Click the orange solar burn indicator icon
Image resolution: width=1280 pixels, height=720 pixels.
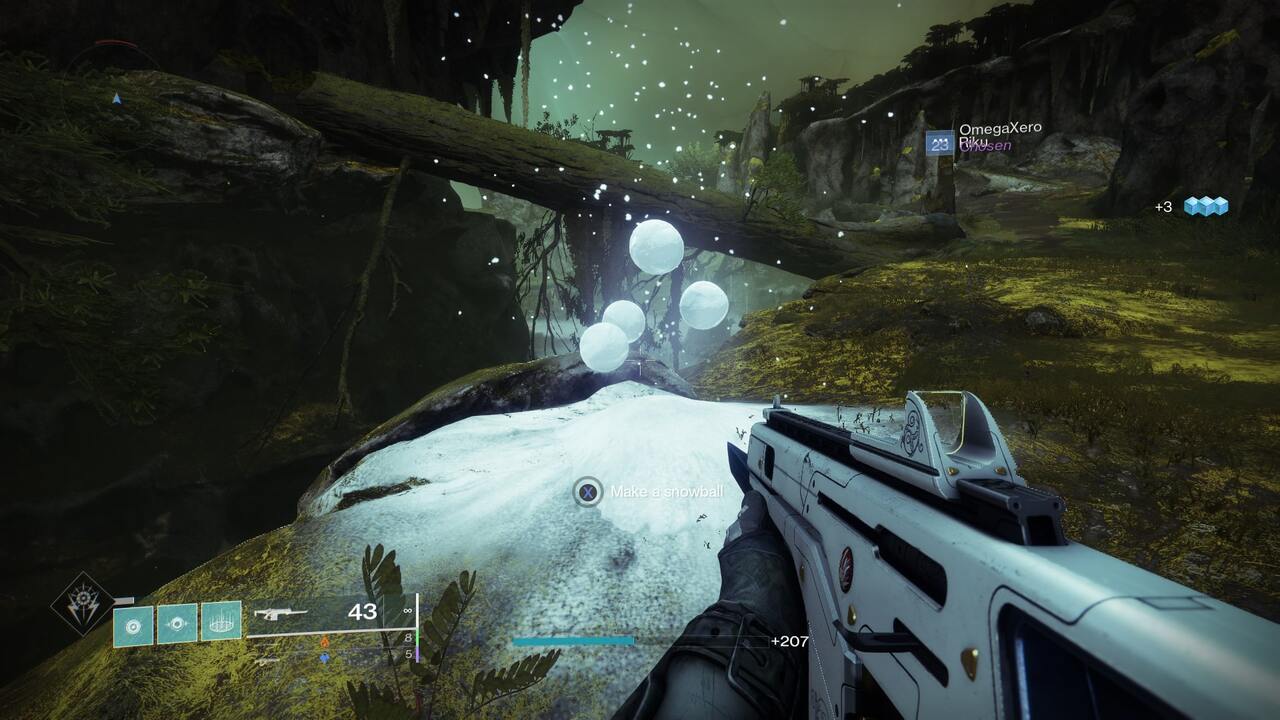click(323, 639)
